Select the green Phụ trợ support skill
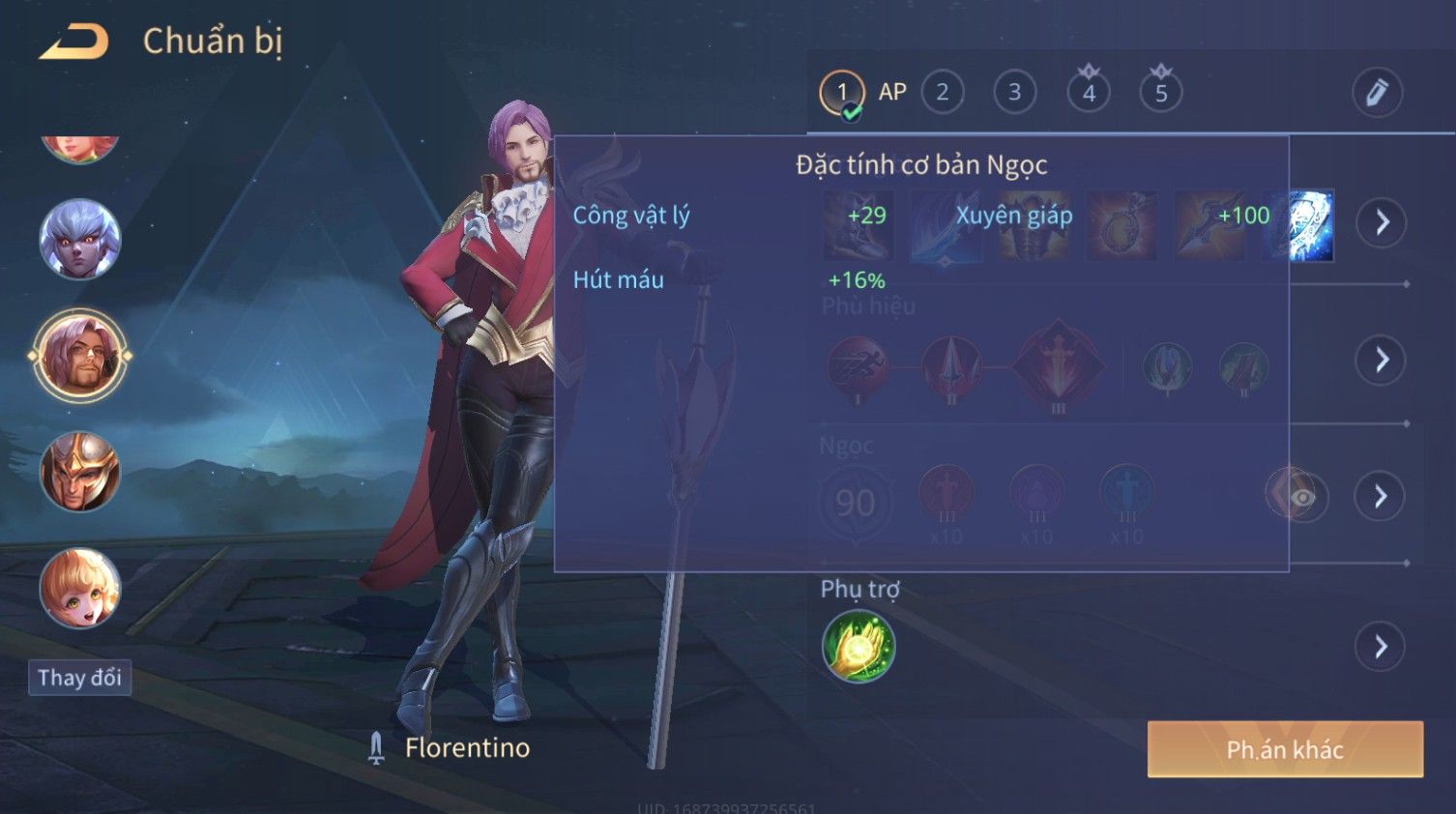The height and width of the screenshot is (814, 1456). coord(859,647)
